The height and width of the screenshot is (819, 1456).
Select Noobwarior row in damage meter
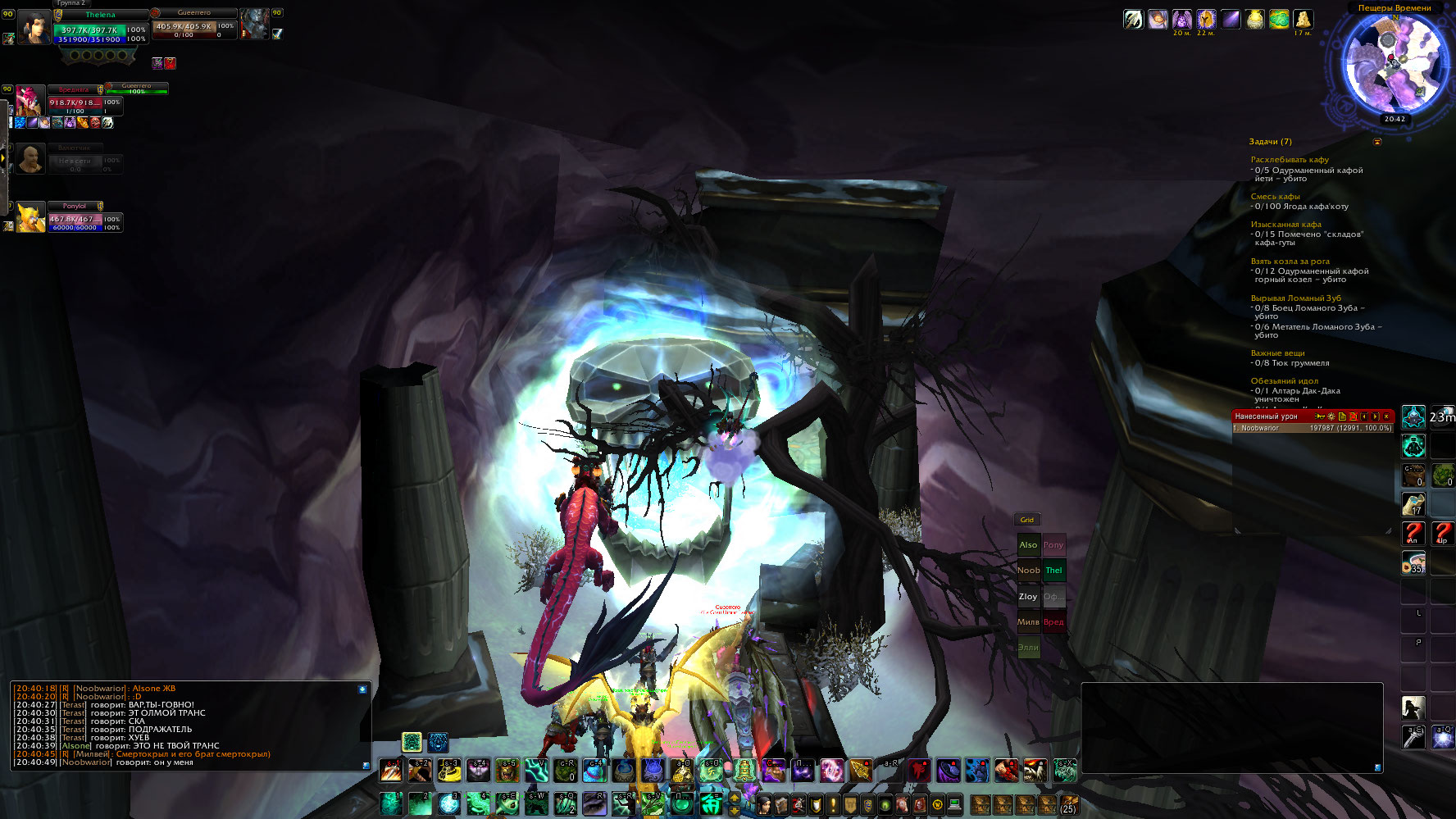[x=1312, y=428]
